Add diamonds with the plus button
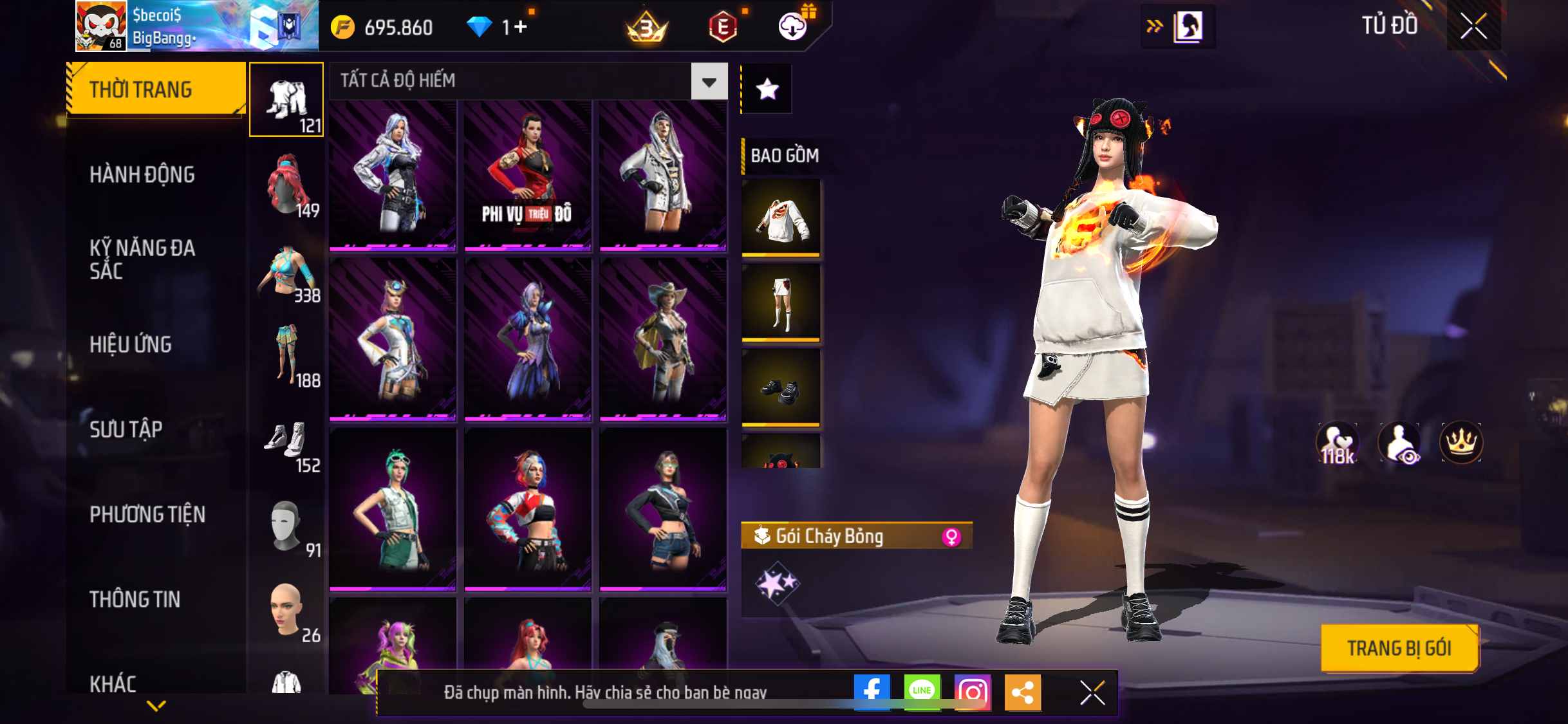The image size is (1568, 724). (520, 27)
